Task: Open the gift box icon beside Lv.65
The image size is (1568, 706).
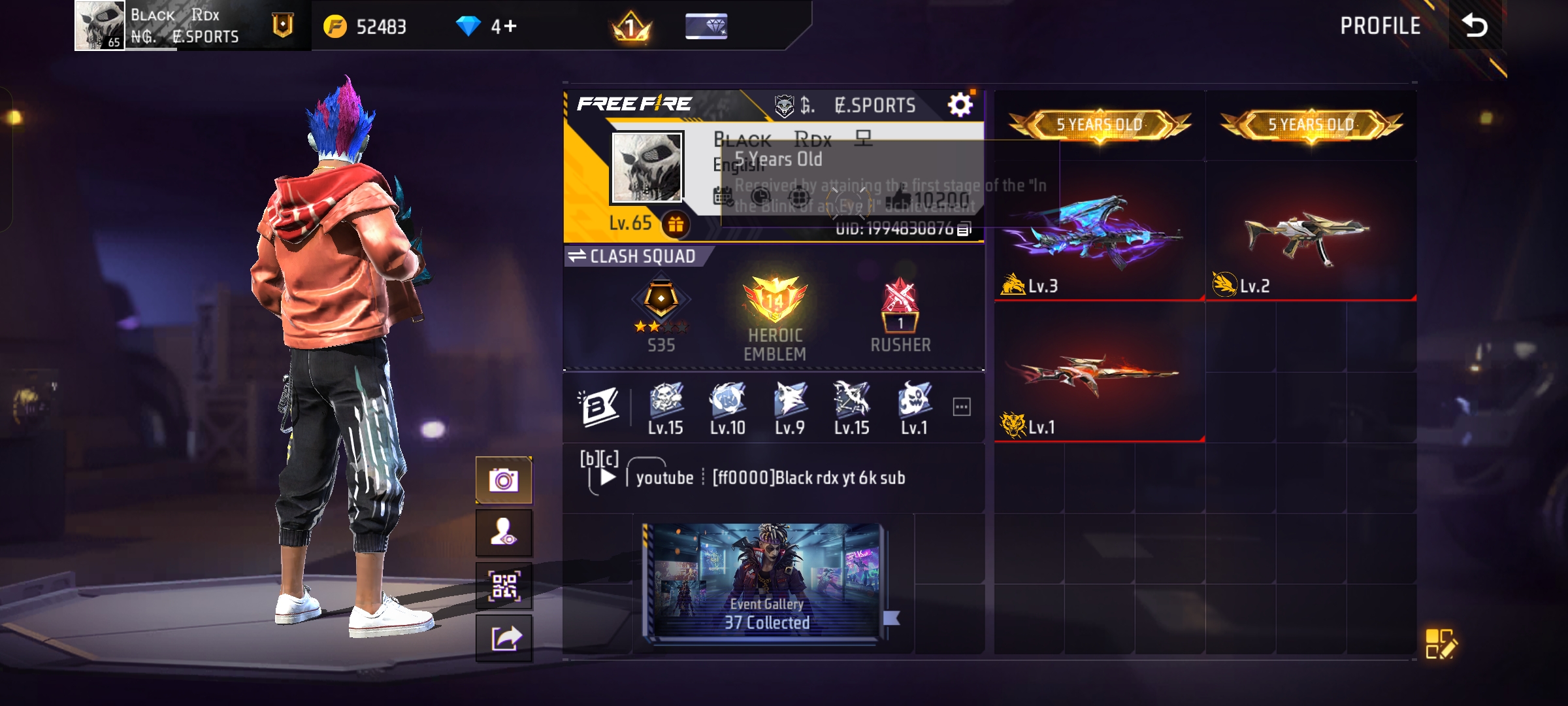Action: [676, 224]
